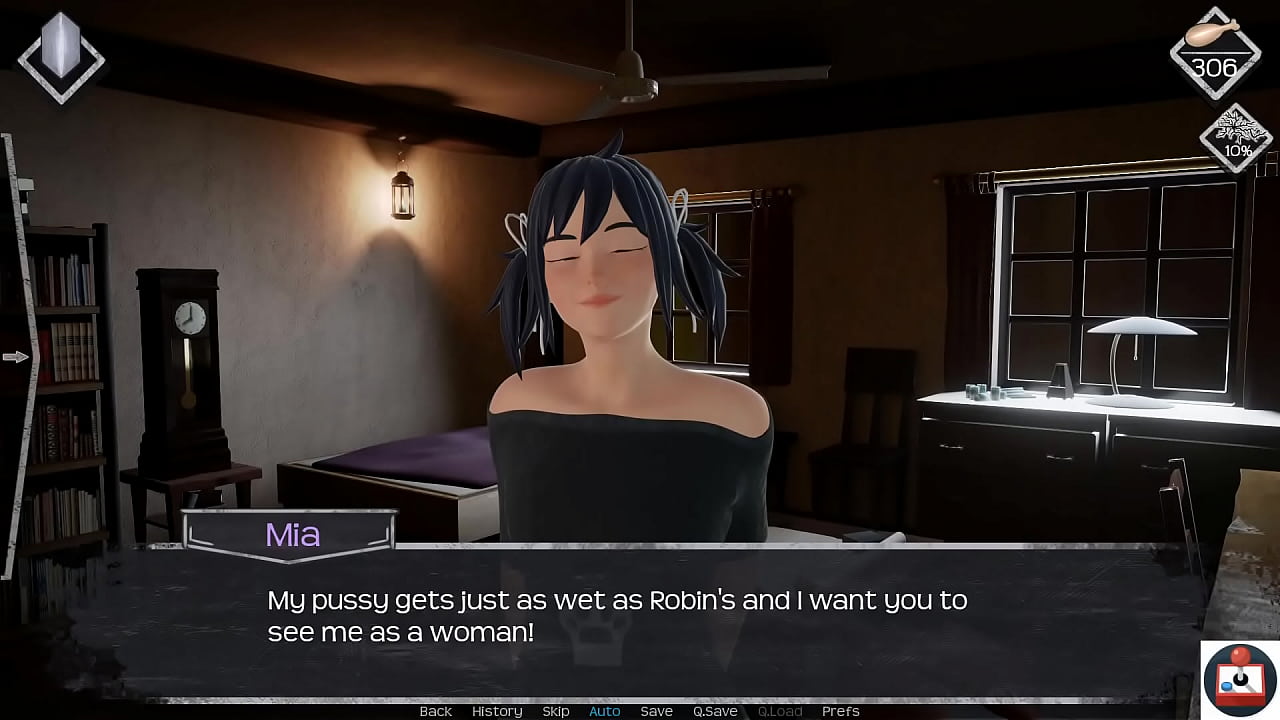The width and height of the screenshot is (1280, 720).
Task: Click the joystick icon button
Action: (1240, 680)
